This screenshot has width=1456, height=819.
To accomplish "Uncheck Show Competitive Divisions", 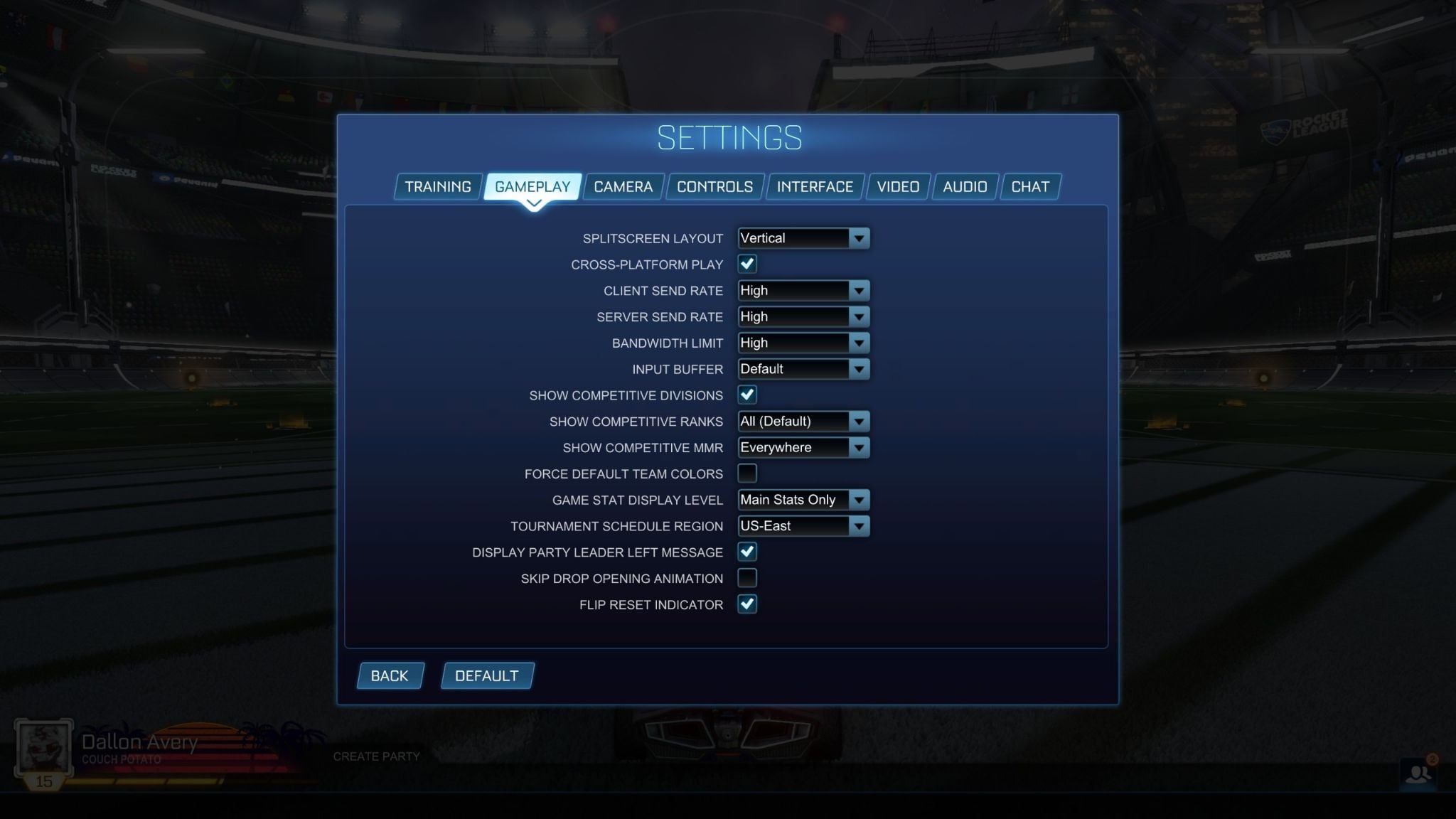I will point(746,395).
